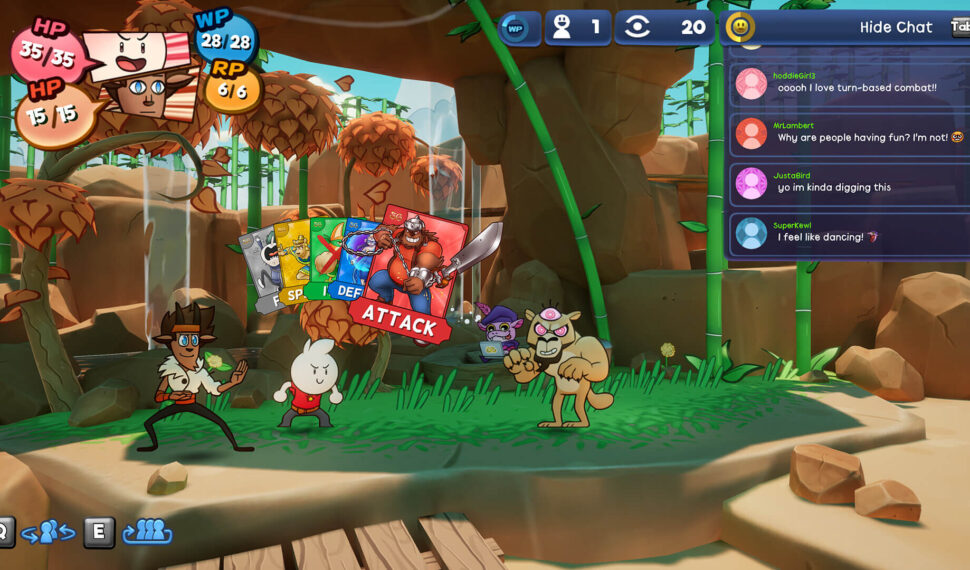The width and height of the screenshot is (970, 570).
Task: Click the yellow smiley emote button
Action: click(x=740, y=27)
